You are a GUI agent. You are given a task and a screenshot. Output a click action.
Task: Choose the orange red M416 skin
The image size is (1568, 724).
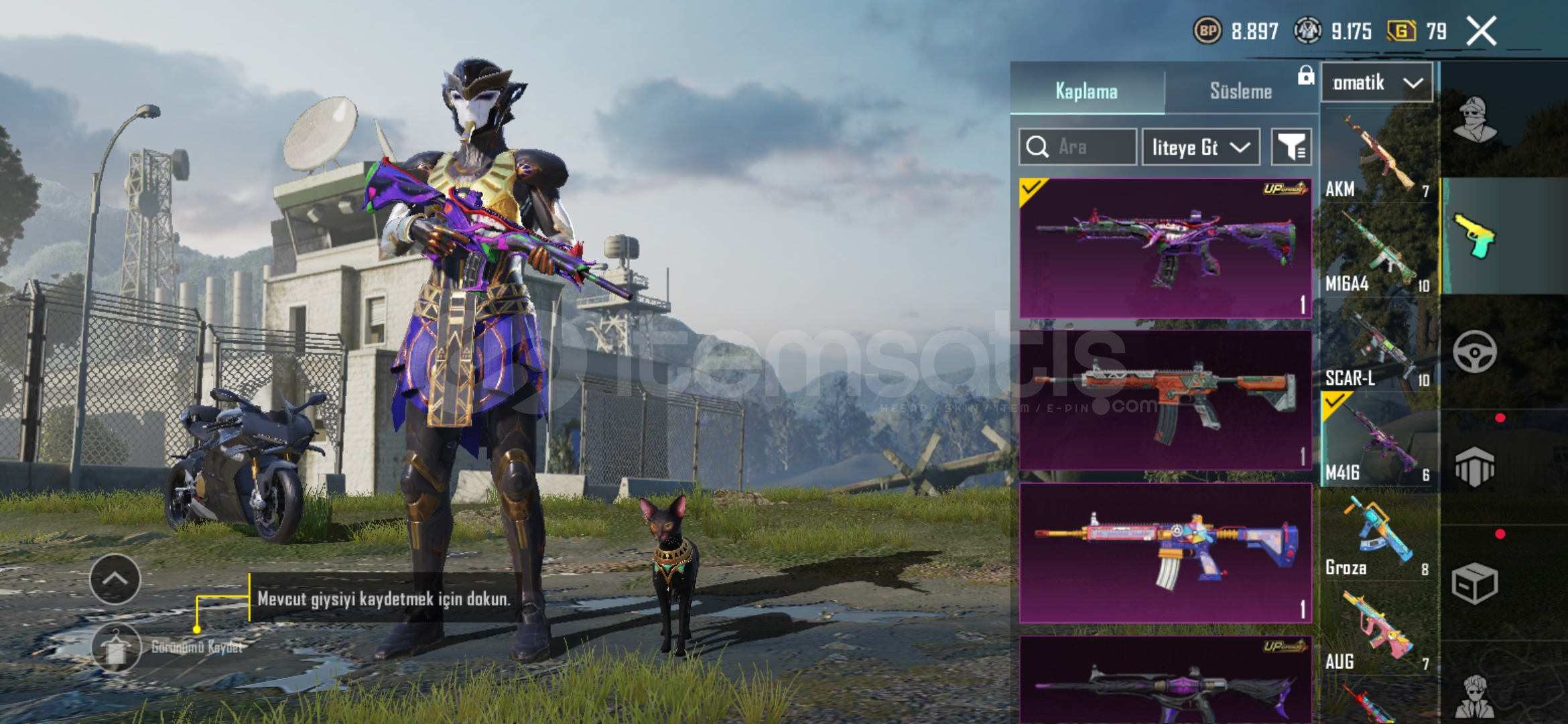(1165, 401)
